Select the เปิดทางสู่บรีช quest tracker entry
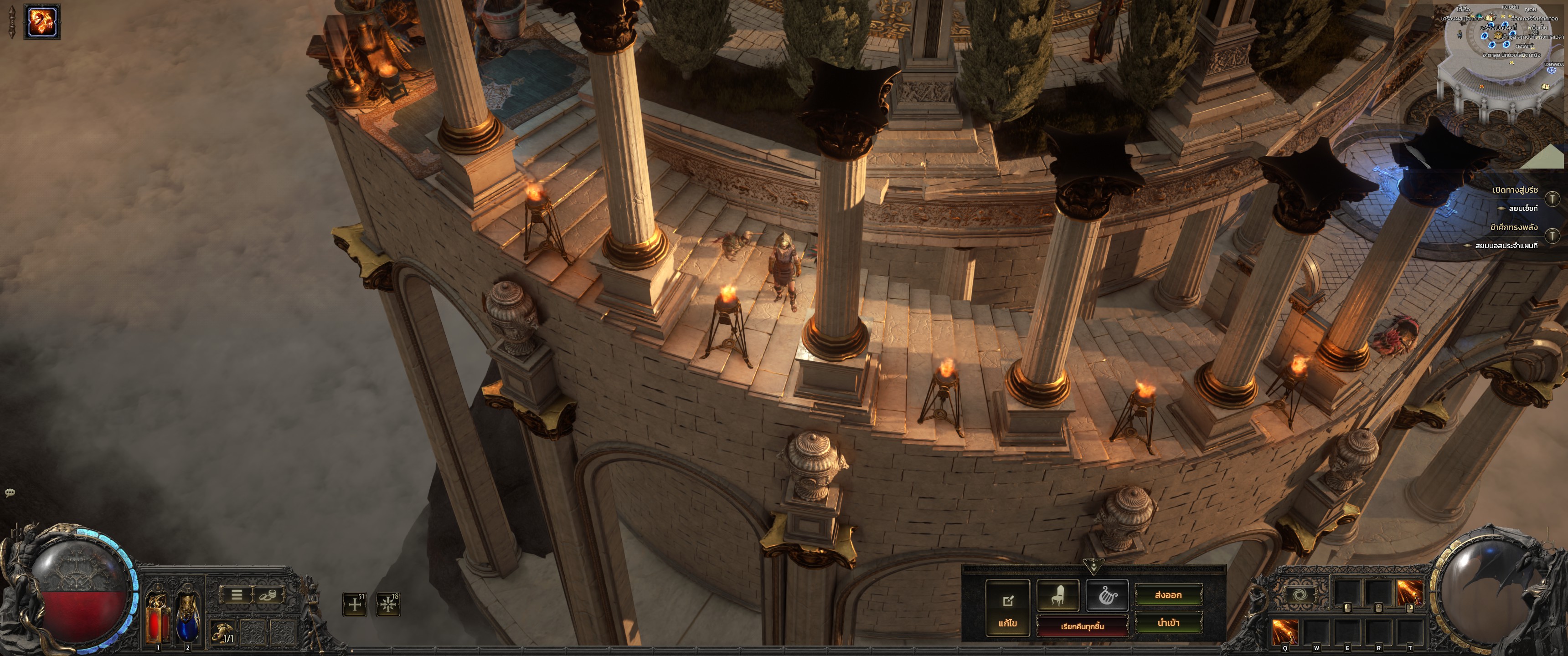This screenshot has width=1568, height=656. (x=1515, y=190)
